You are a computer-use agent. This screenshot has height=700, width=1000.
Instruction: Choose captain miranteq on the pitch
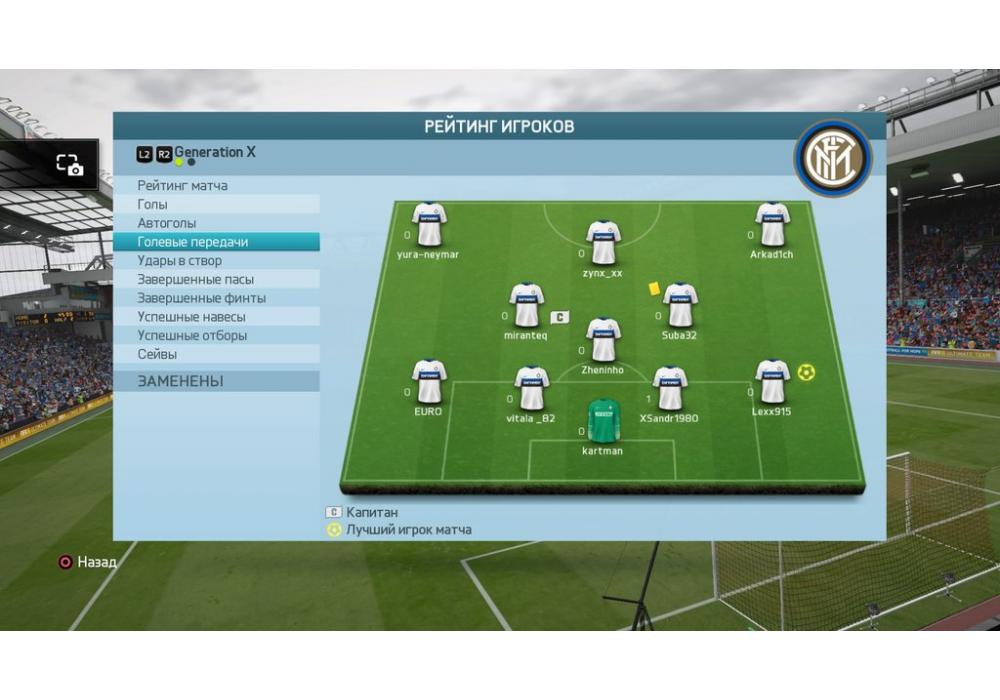[x=526, y=306]
